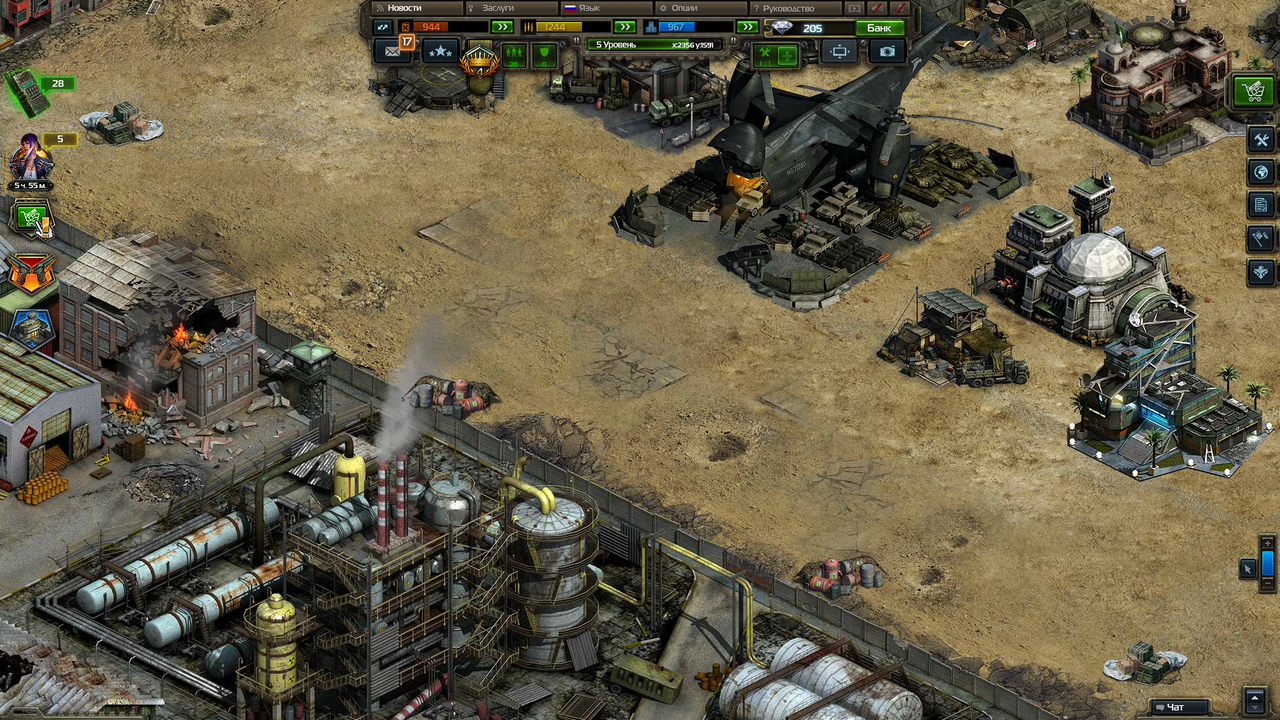1280x720 pixels.
Task: Click the green radio device icon
Action: tap(26, 92)
